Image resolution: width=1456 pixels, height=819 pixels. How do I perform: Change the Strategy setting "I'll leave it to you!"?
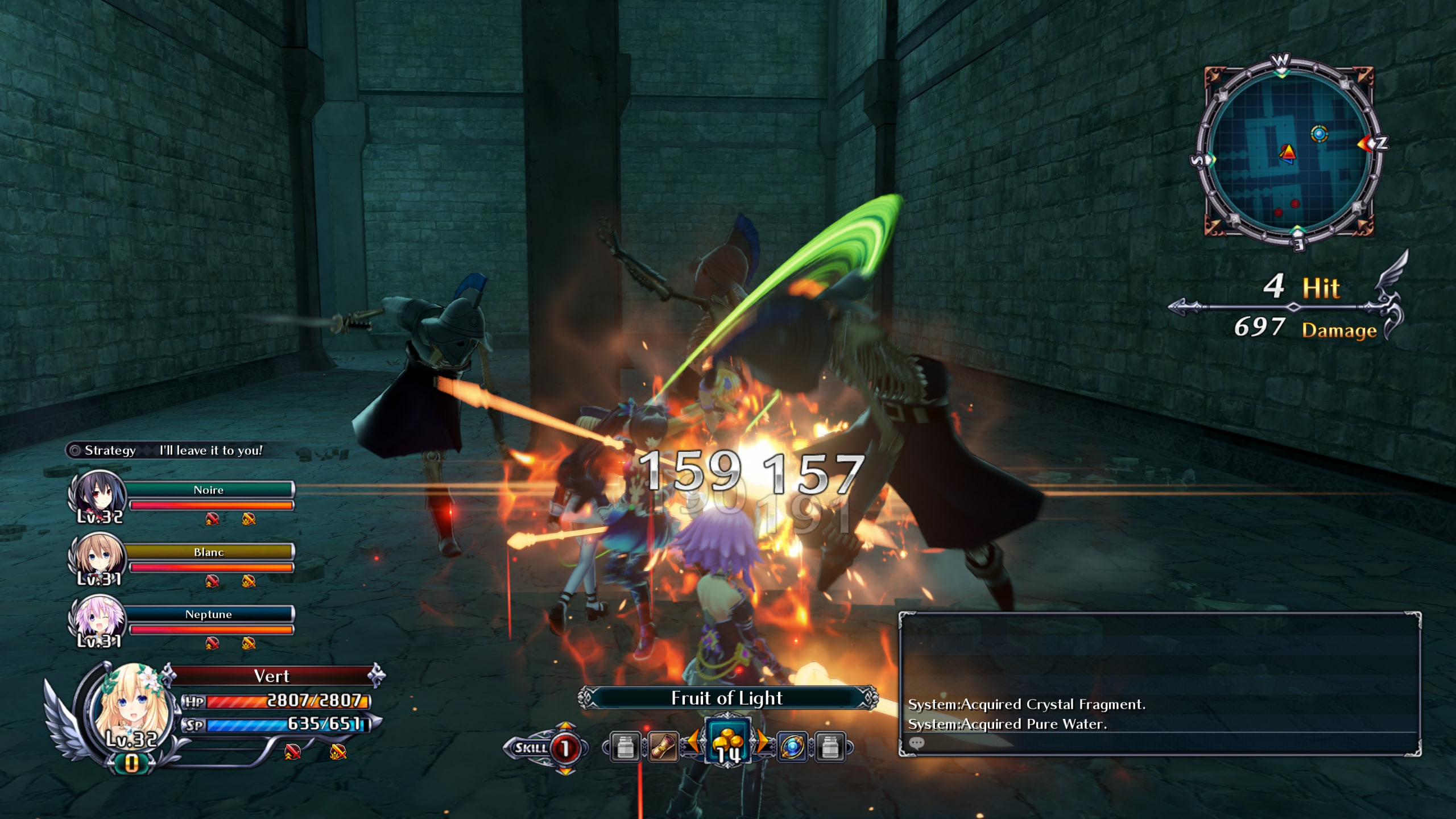tap(210, 450)
